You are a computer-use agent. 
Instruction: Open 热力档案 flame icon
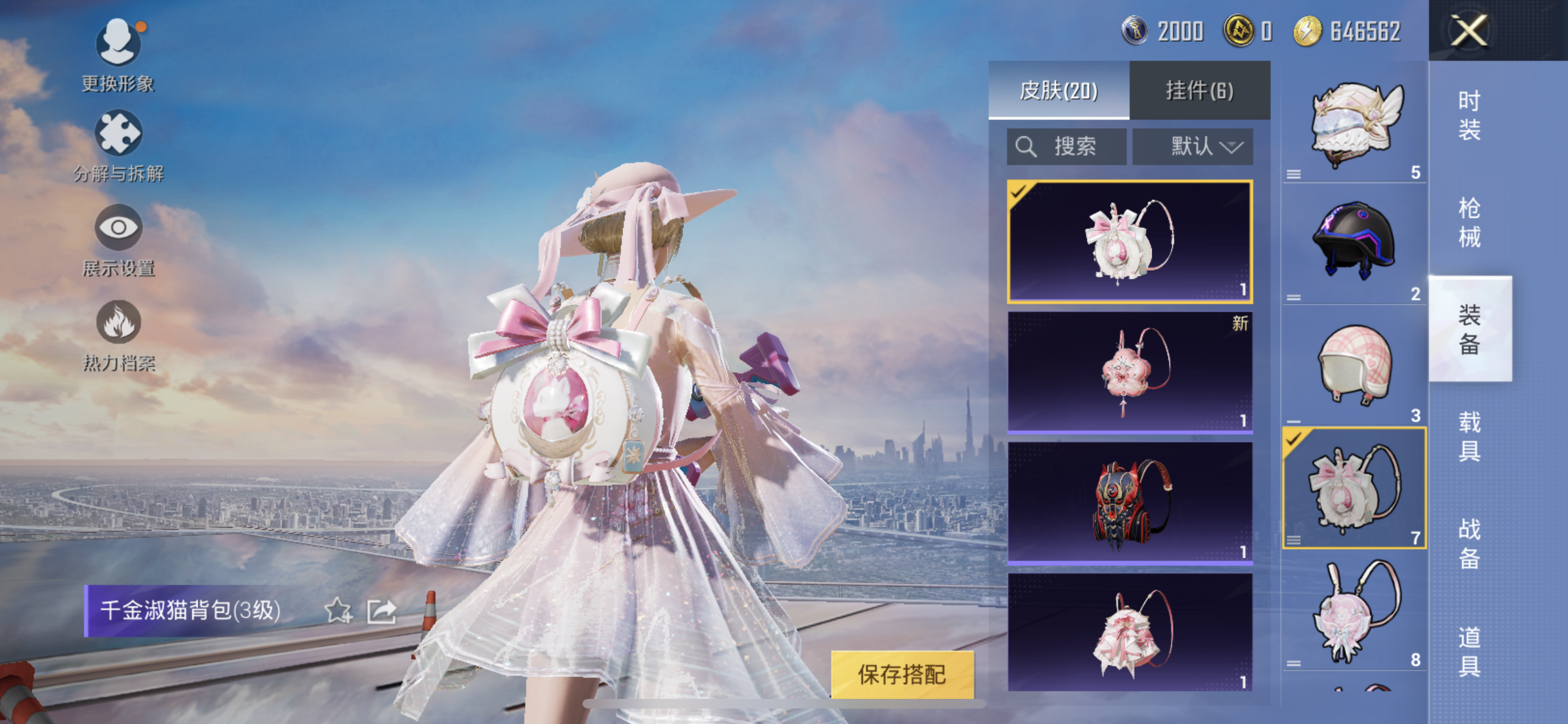(118, 322)
